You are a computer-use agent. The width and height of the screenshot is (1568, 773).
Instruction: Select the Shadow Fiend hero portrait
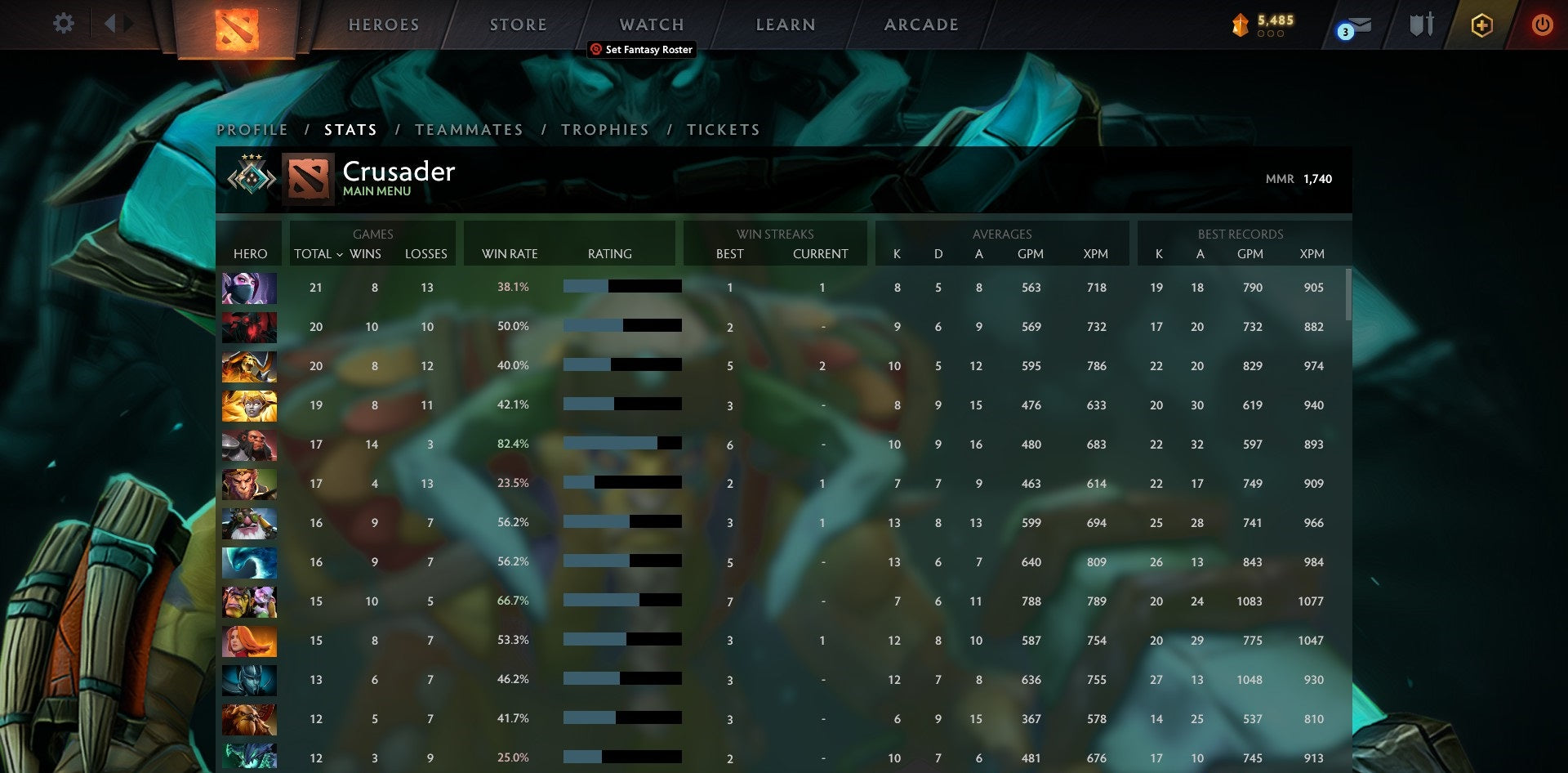[x=249, y=327]
